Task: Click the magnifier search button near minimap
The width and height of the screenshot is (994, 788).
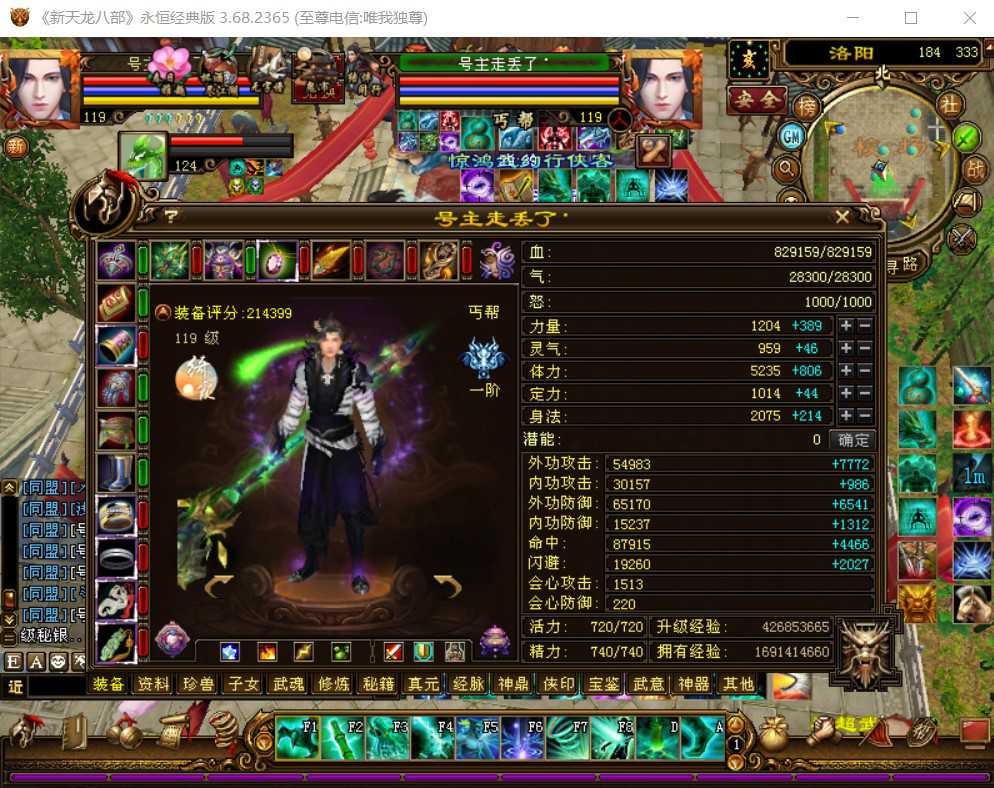Action: (x=787, y=168)
